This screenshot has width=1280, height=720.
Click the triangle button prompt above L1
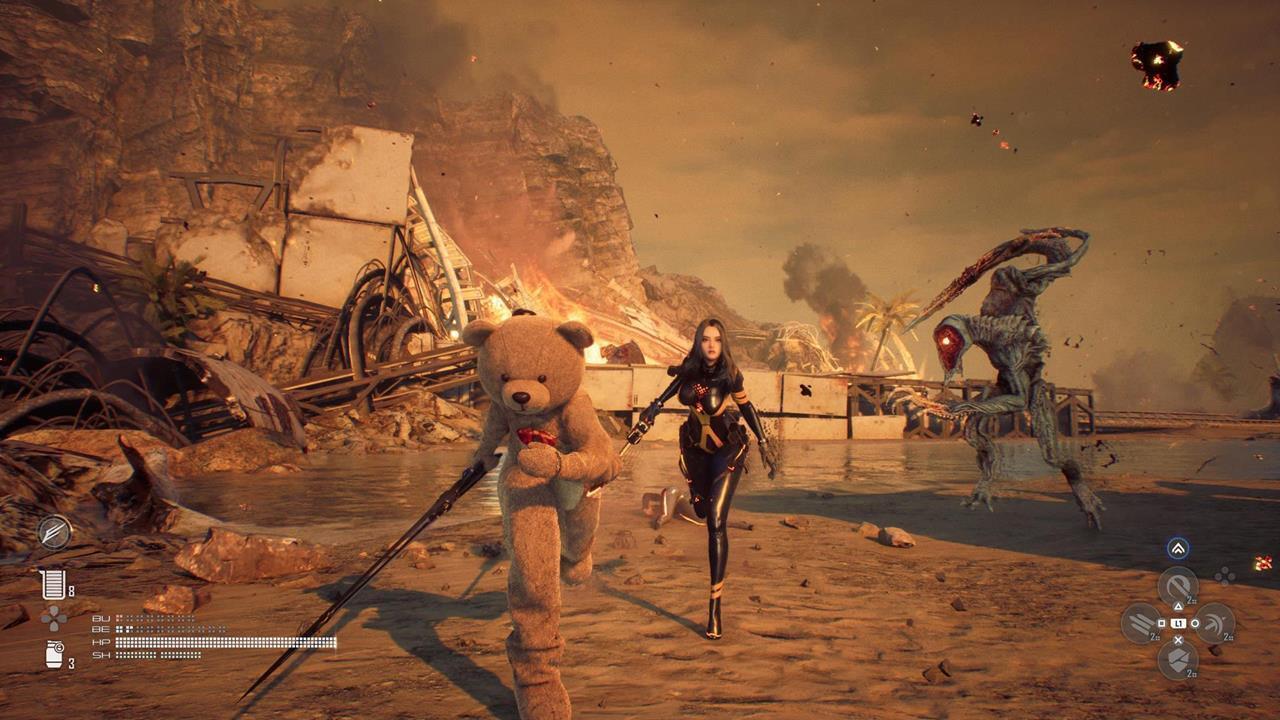(1178, 606)
